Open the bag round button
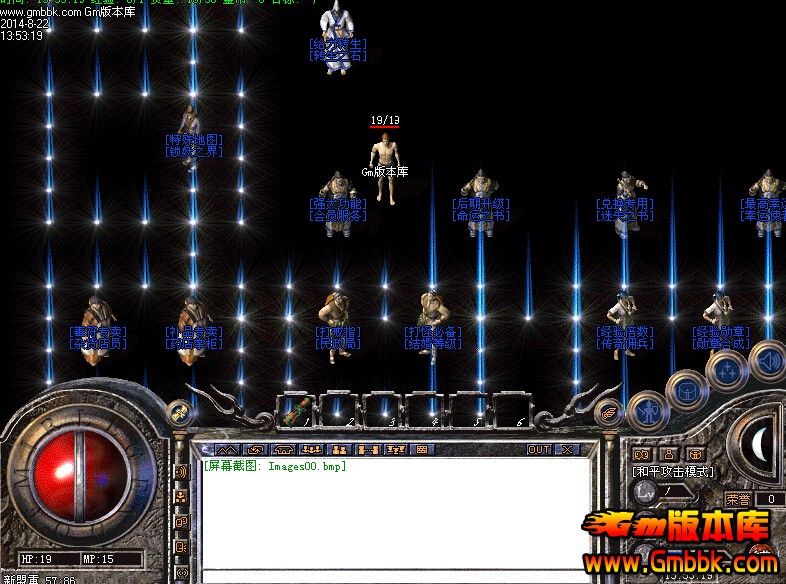Screen dimensions: 786x584 pos(687,390)
